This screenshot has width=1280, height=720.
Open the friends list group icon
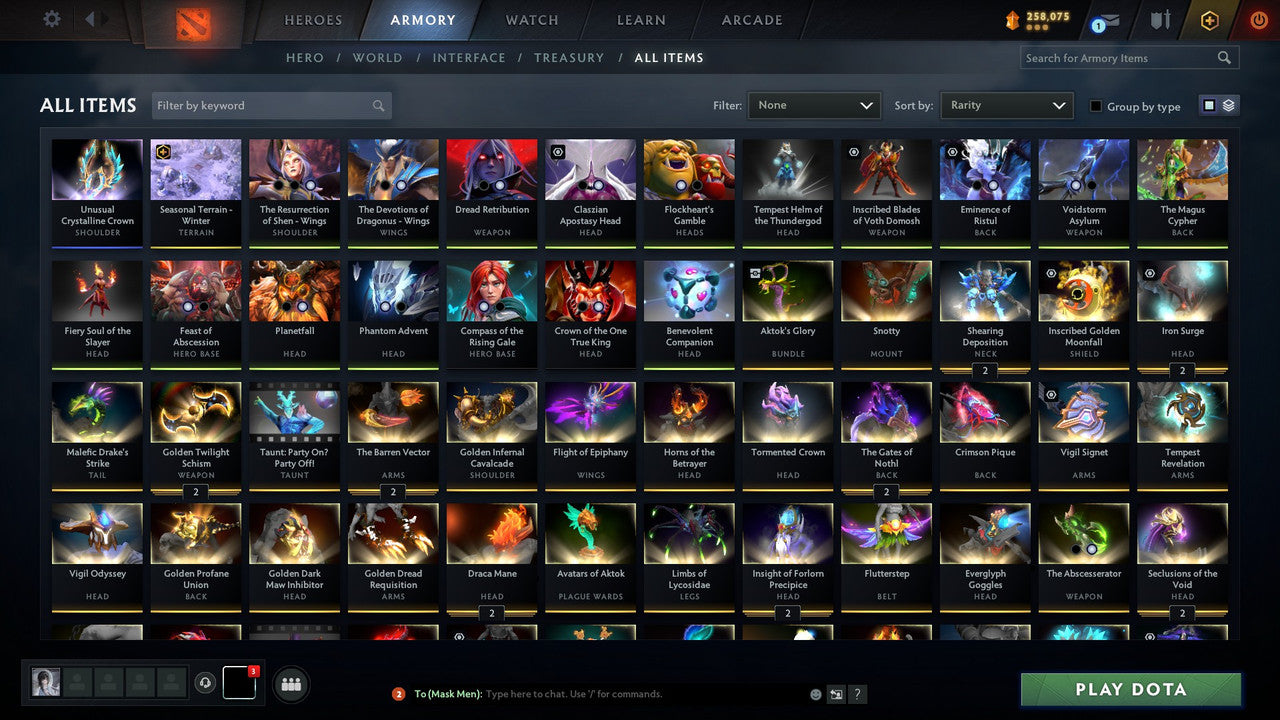pos(290,684)
